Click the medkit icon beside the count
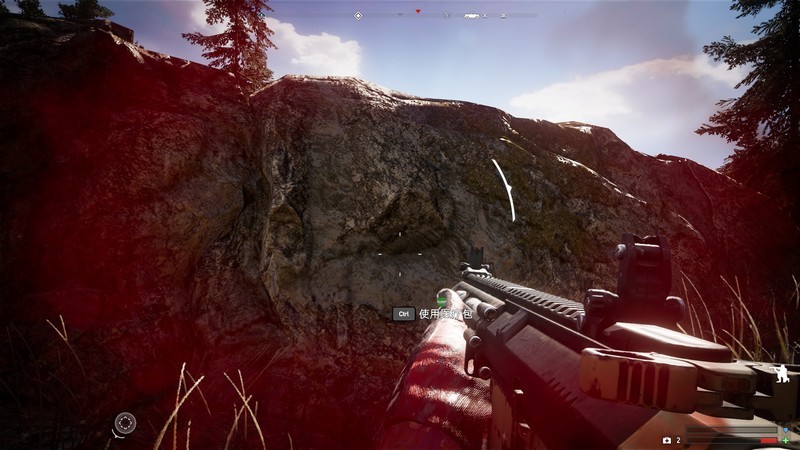800x450 pixels. tap(667, 440)
